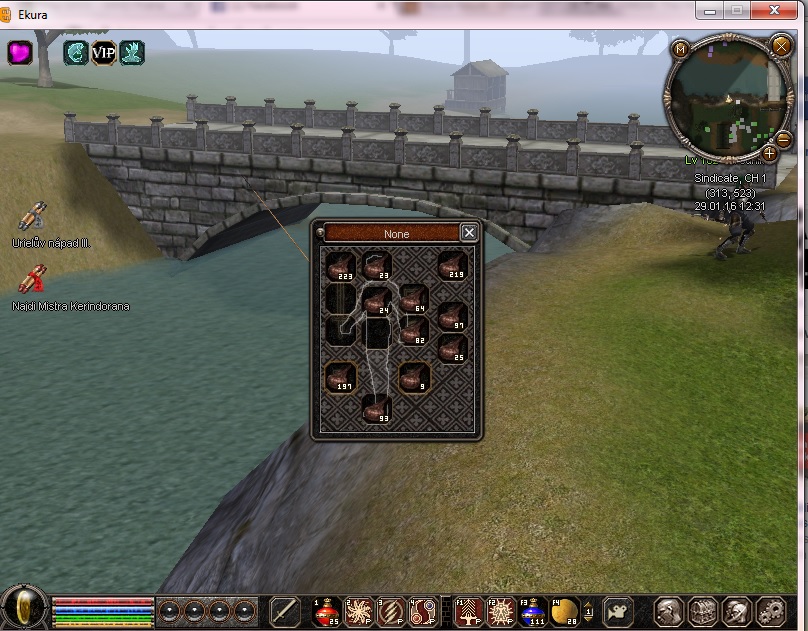Select the pouch stack of 64

point(414,298)
